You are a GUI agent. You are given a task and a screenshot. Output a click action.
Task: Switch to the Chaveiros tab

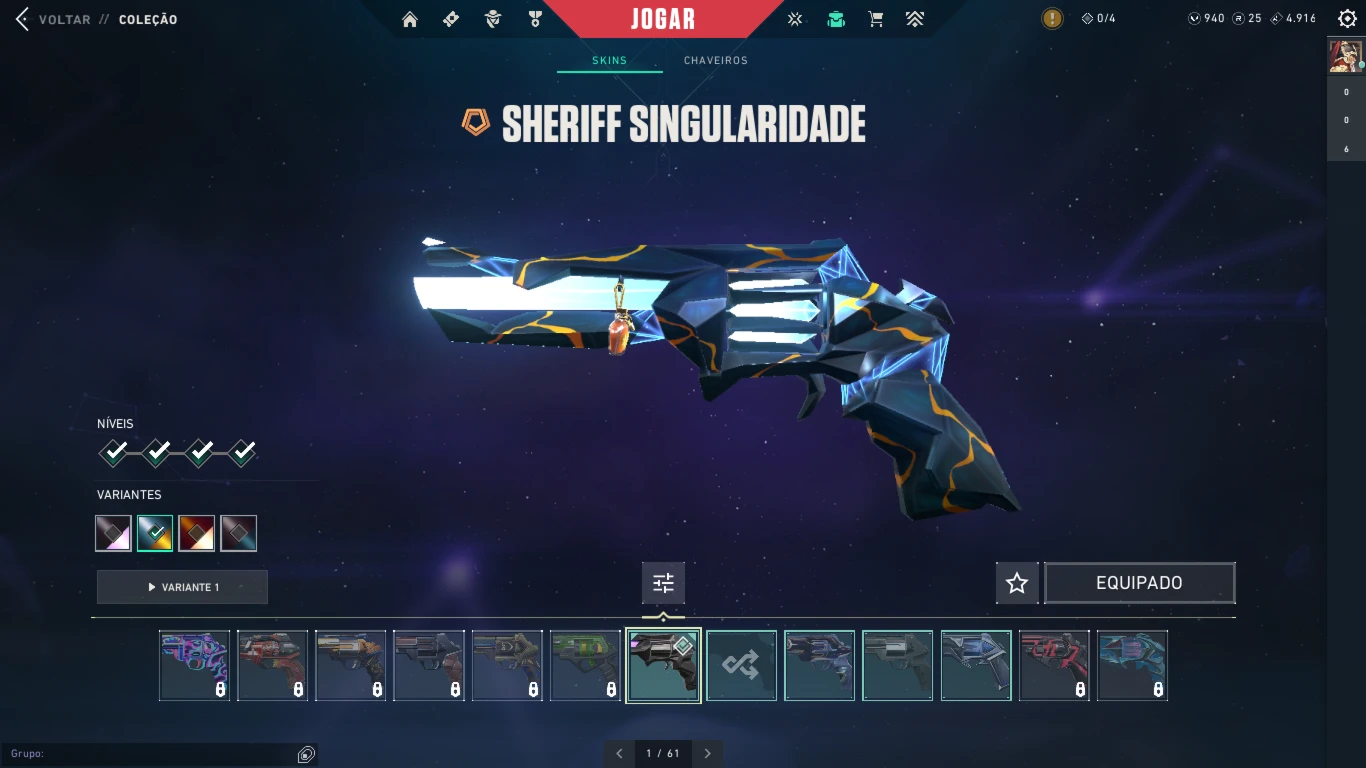(x=715, y=60)
